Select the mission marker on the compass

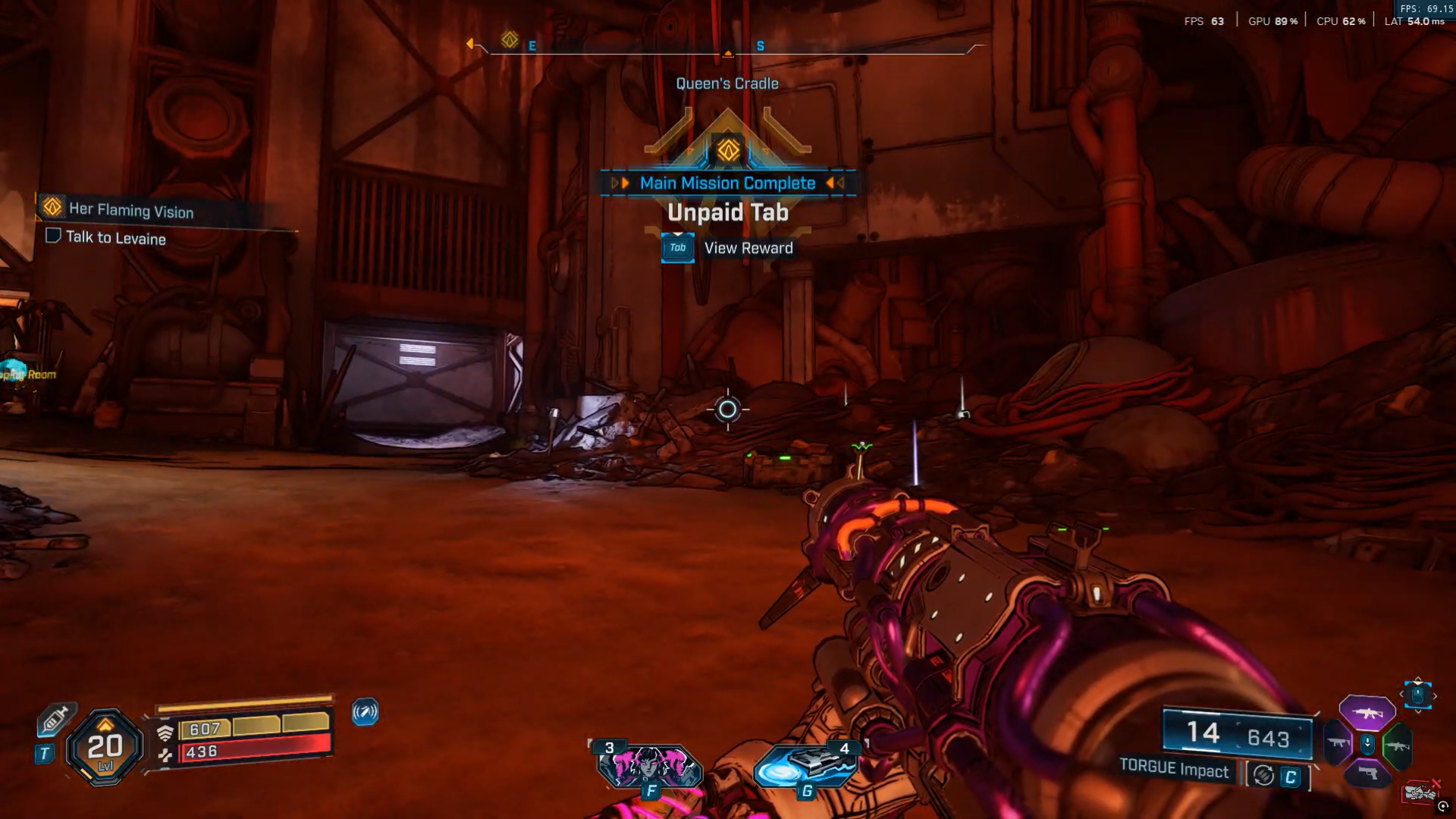tap(510, 39)
